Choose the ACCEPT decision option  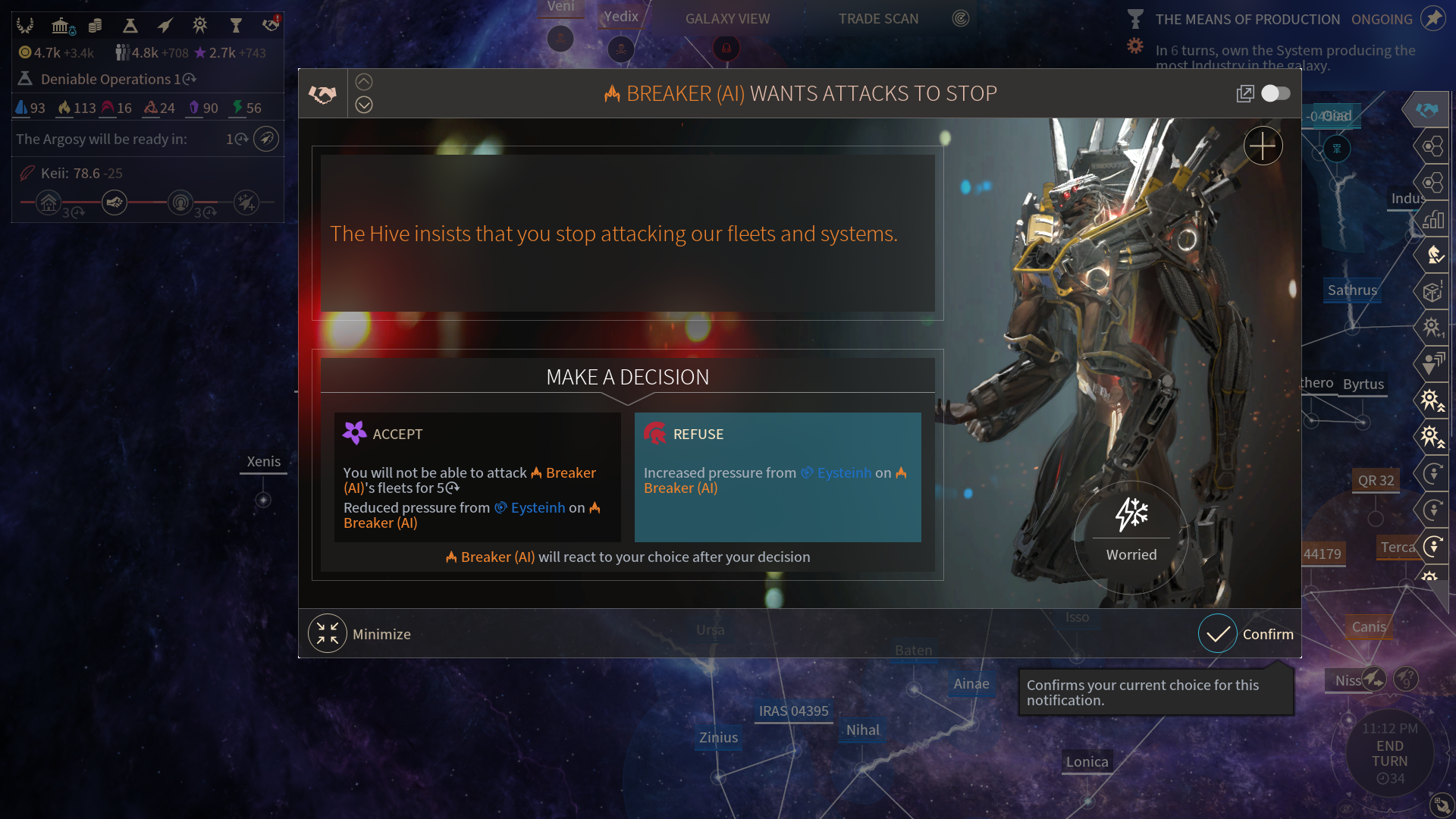click(477, 476)
